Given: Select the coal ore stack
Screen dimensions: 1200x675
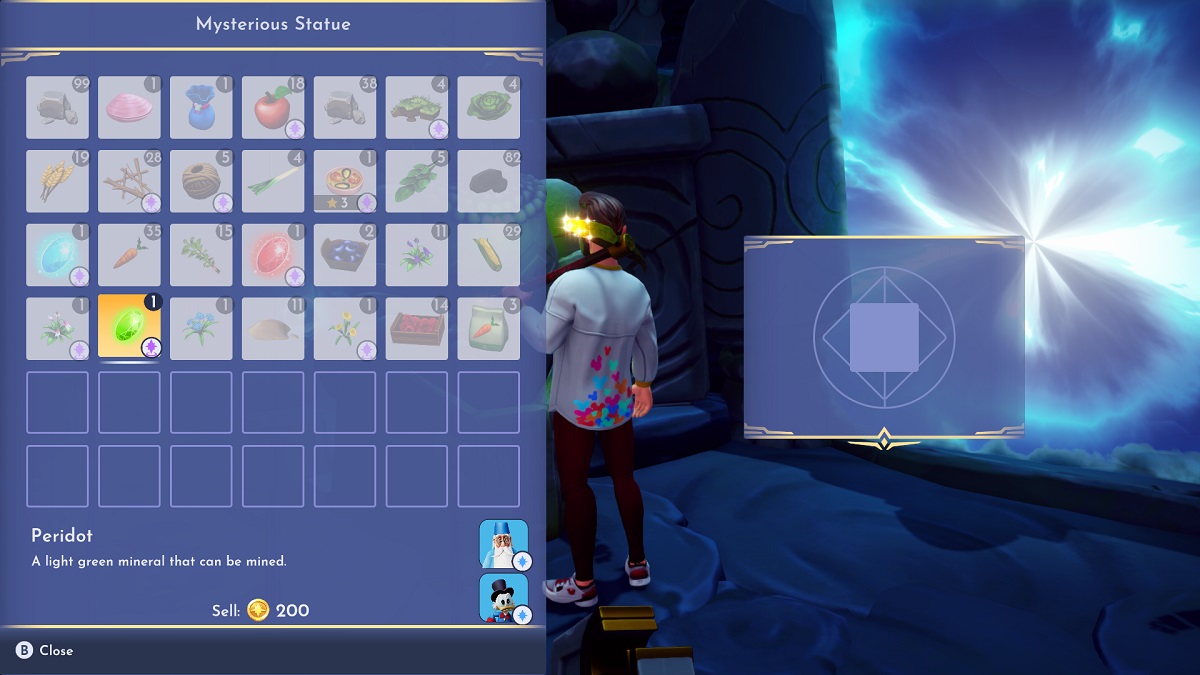Looking at the screenshot, I should pyautogui.click(x=489, y=181).
